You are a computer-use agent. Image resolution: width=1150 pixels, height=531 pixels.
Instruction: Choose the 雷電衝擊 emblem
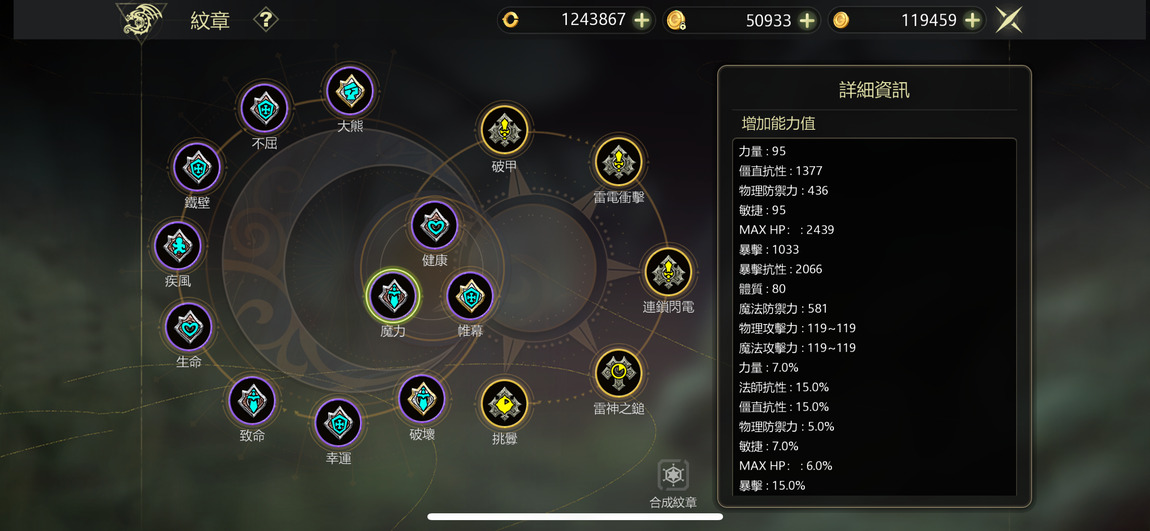619,162
